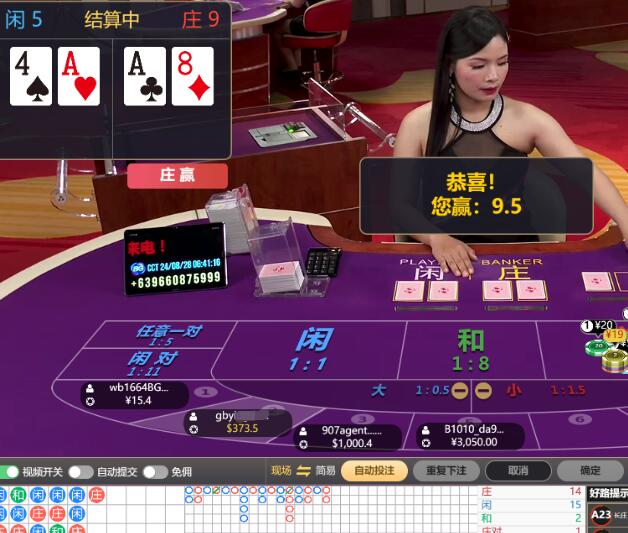The image size is (628, 533).
Task: Open the 好路提示 good road hints
Action: 608,493
